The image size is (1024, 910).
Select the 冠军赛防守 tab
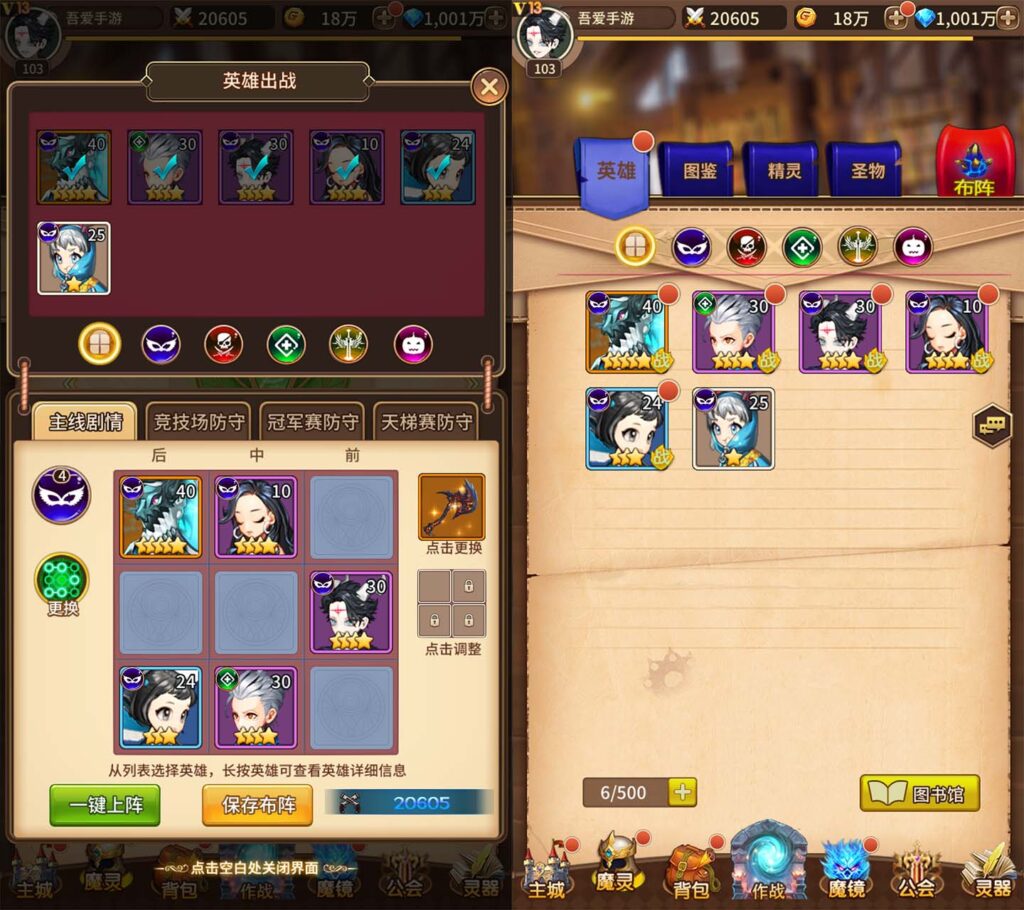point(311,422)
